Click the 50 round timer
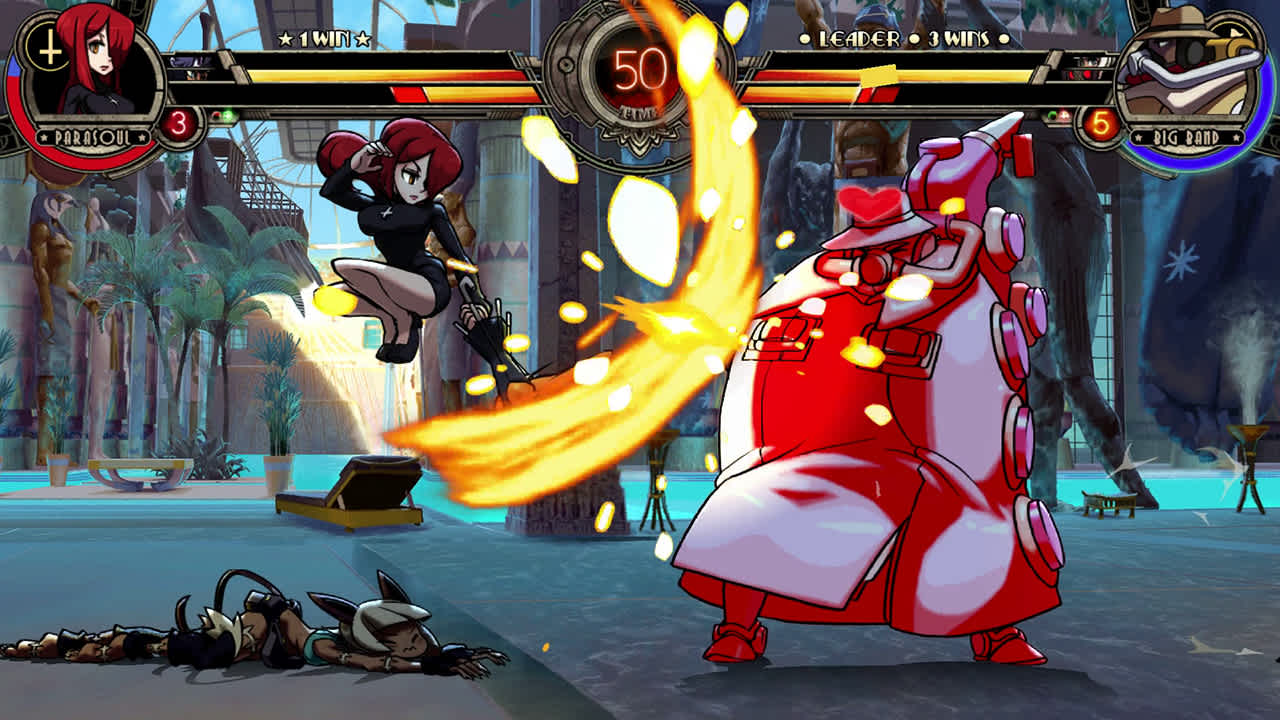The width and height of the screenshot is (1280, 720). pos(640,60)
